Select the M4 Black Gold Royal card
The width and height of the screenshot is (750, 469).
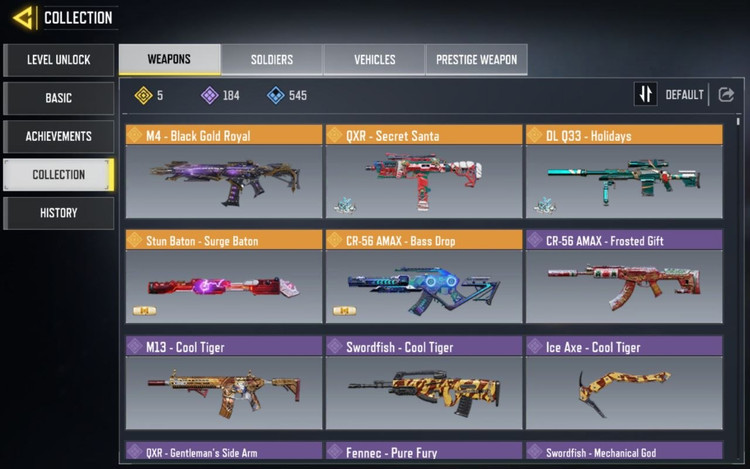(224, 172)
